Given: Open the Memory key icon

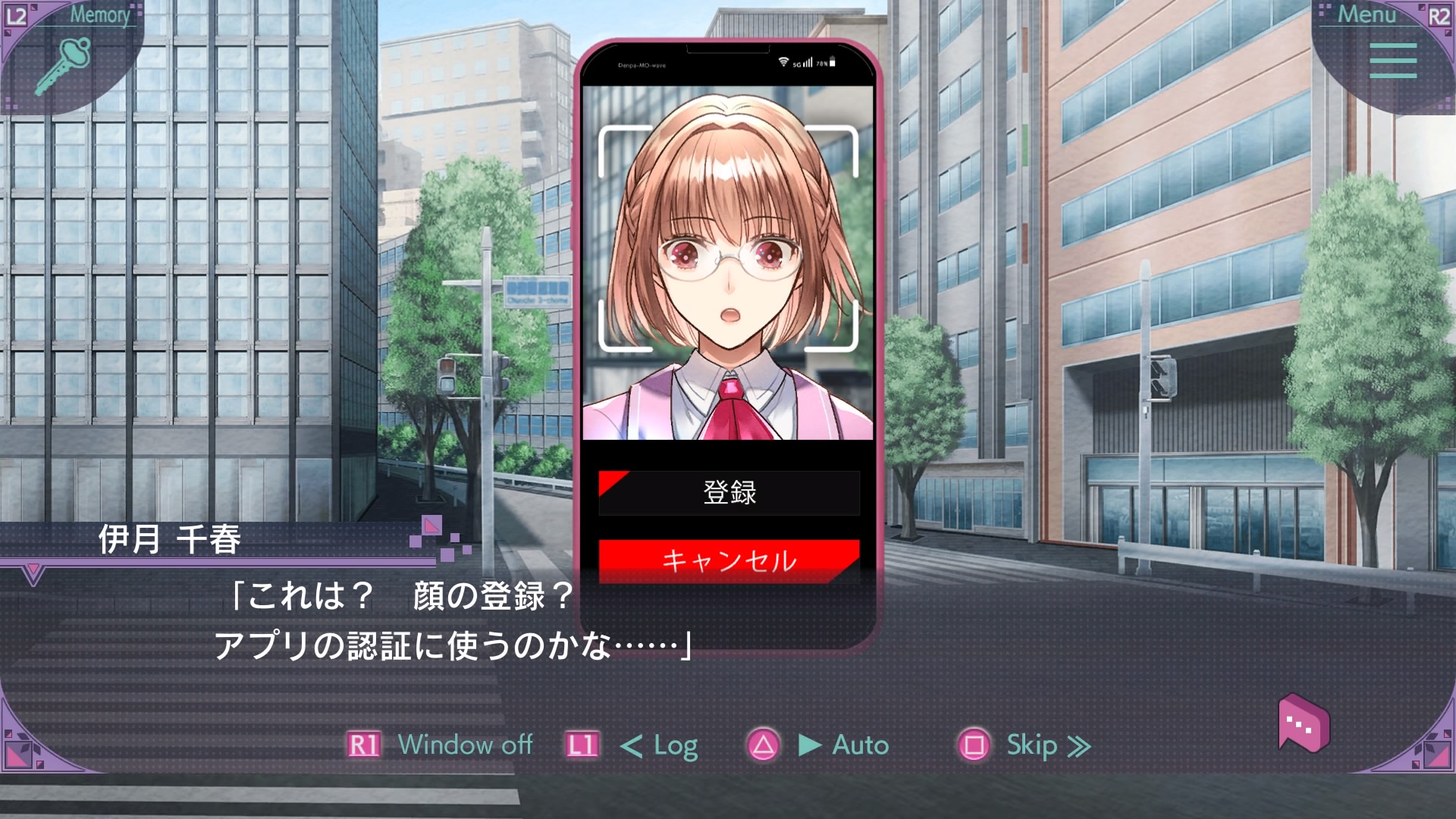Looking at the screenshot, I should click(x=64, y=64).
